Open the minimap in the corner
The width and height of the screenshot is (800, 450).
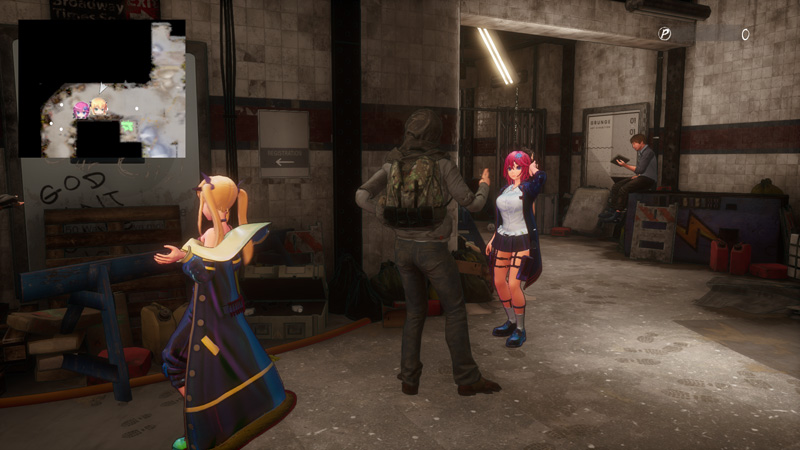pos(102,89)
